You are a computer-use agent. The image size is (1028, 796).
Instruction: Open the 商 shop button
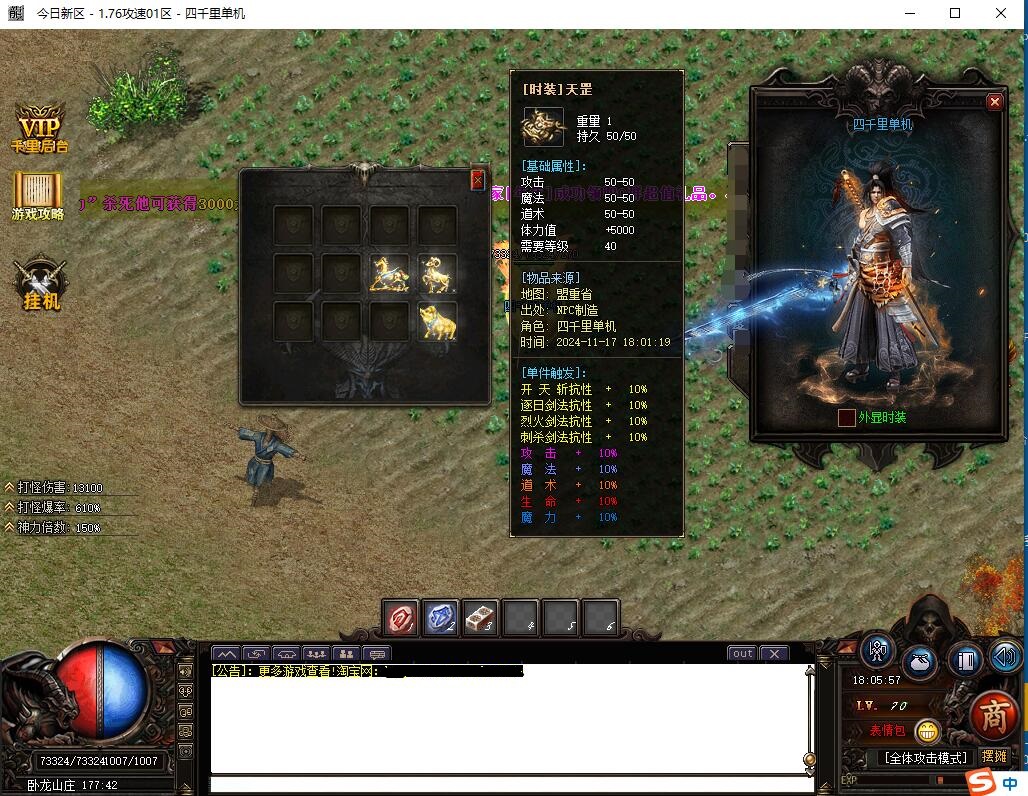coord(993,715)
